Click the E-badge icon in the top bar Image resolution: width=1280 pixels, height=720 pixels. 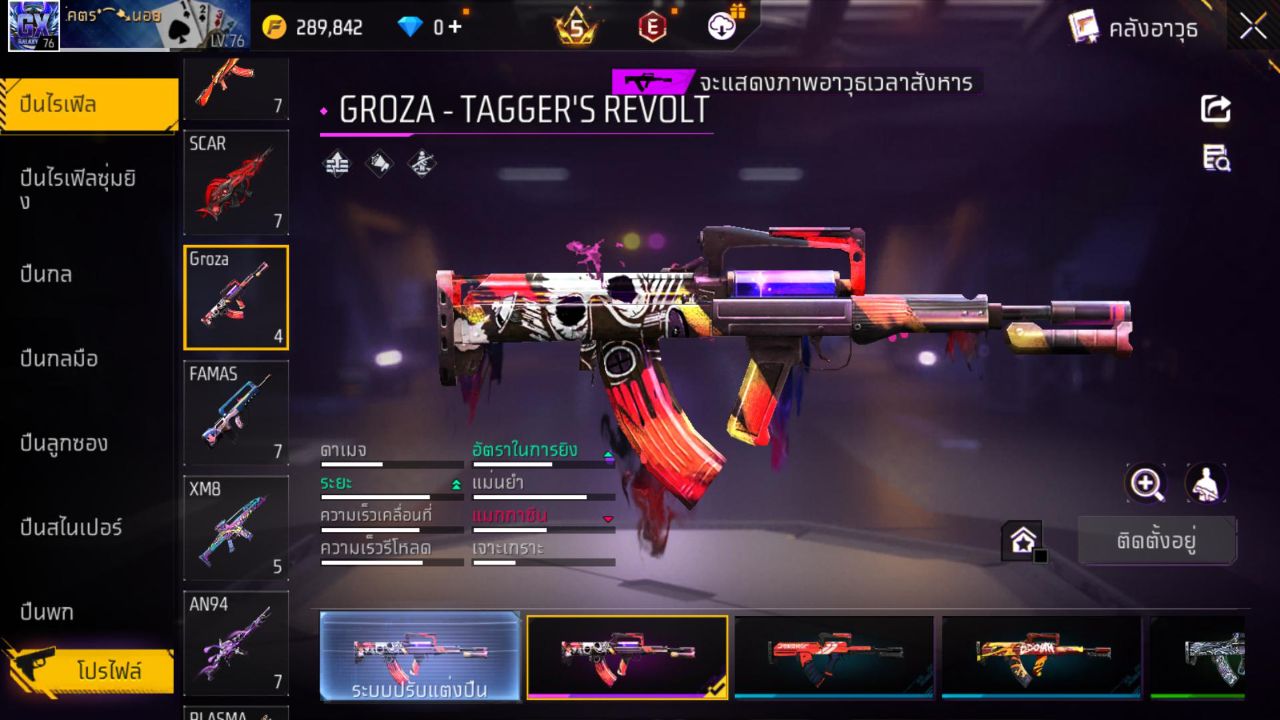click(653, 26)
